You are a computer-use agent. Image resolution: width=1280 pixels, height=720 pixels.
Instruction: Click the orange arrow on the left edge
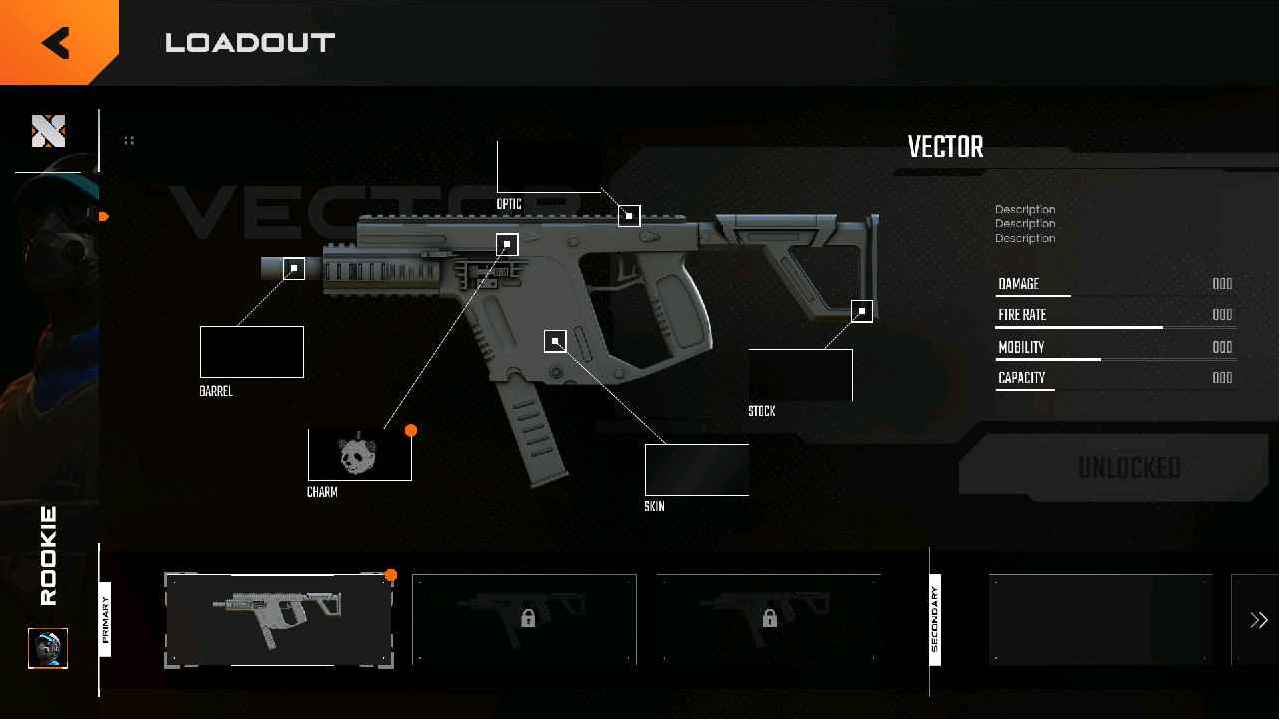tap(103, 215)
